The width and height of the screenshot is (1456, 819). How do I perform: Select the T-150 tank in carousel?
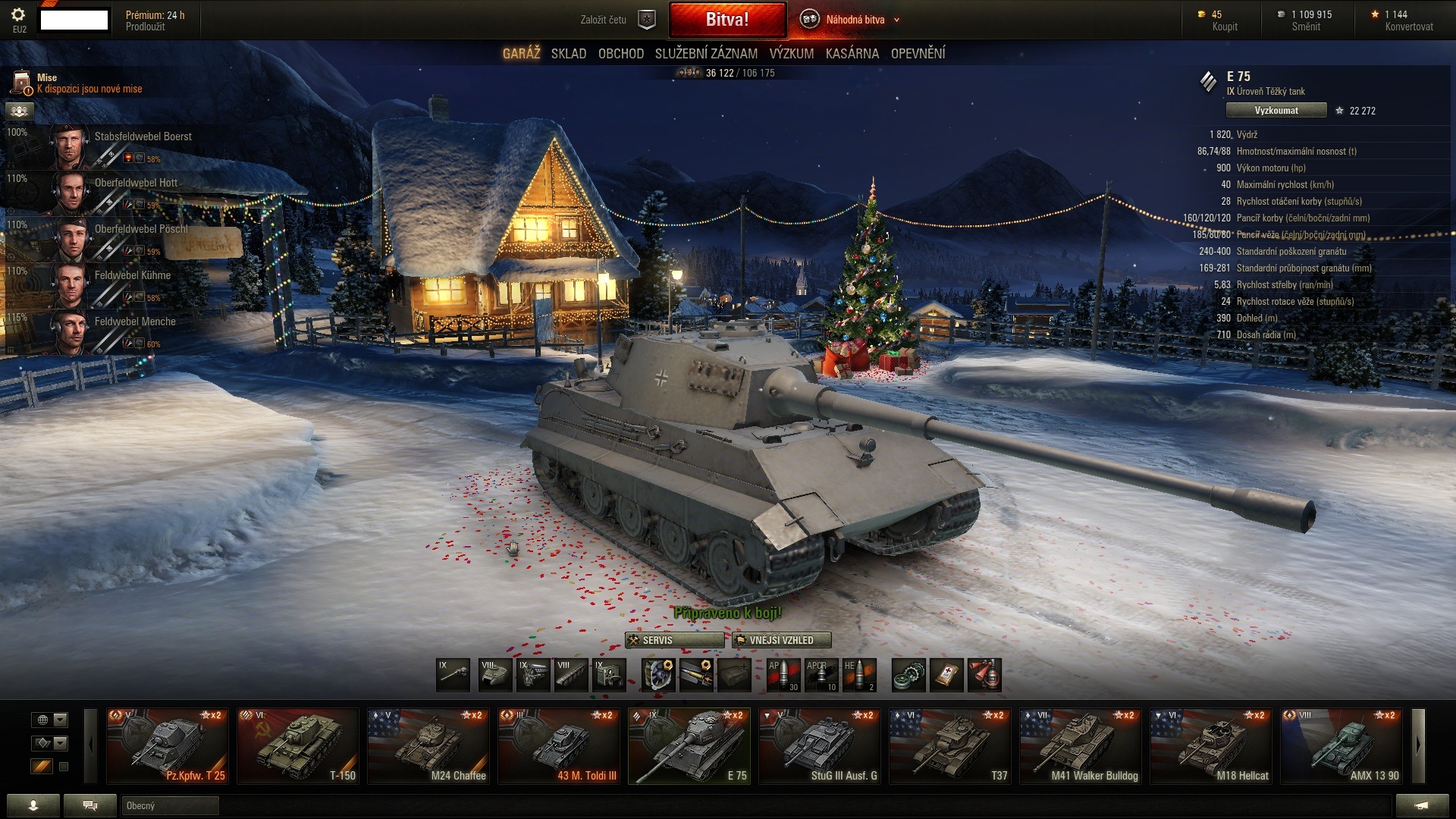tap(297, 746)
